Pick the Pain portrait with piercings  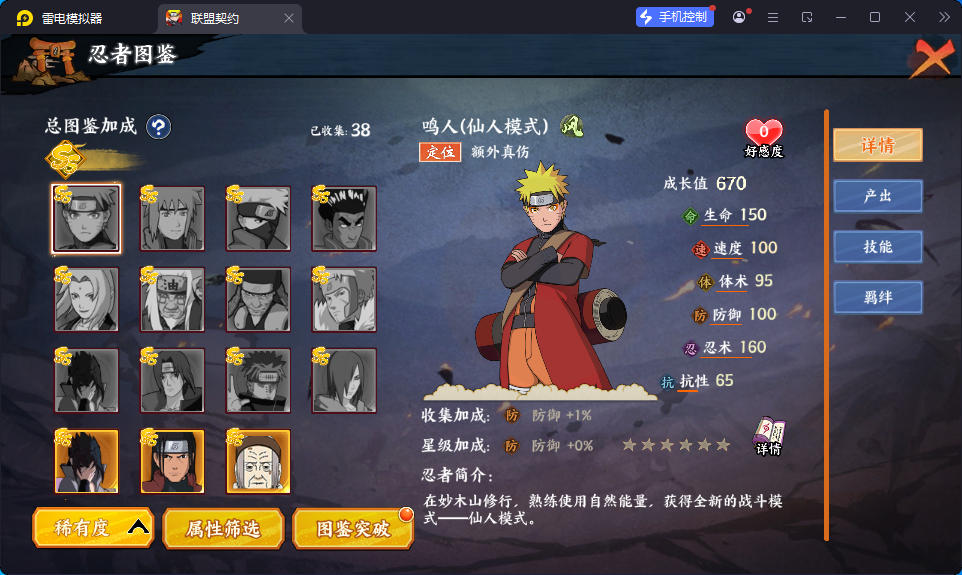pos(258,381)
